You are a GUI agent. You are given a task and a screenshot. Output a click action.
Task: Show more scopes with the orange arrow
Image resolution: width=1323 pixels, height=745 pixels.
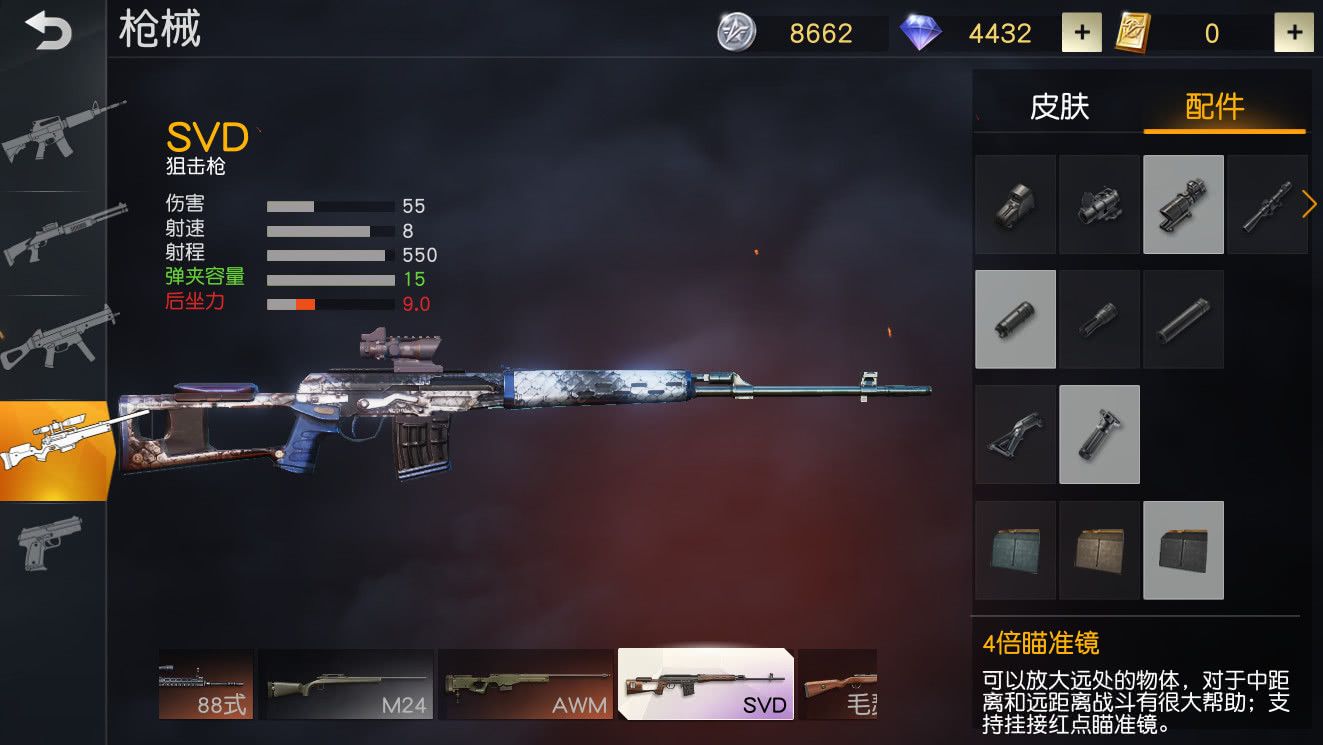[1309, 204]
